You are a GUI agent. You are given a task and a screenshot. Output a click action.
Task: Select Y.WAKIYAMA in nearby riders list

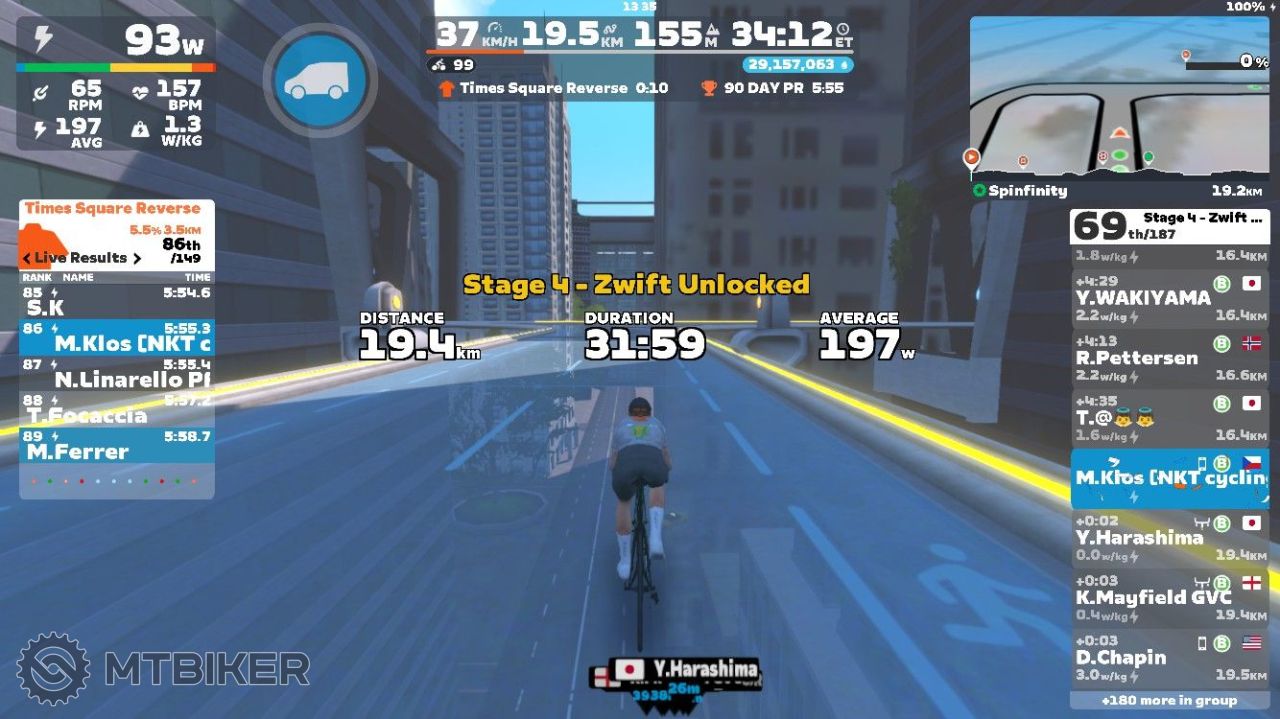pos(1168,297)
